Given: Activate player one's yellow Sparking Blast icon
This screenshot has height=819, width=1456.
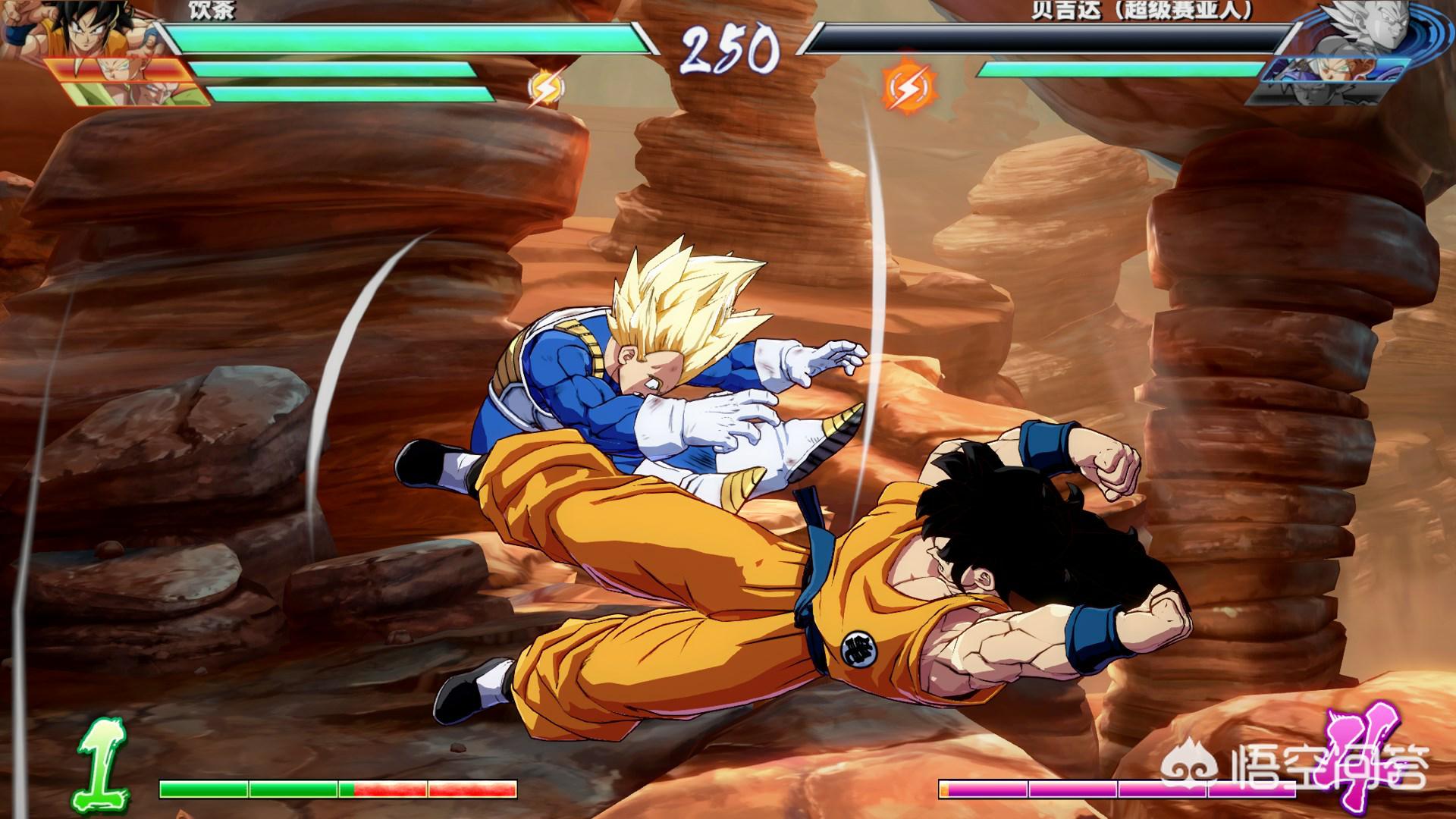Looking at the screenshot, I should tap(546, 88).
